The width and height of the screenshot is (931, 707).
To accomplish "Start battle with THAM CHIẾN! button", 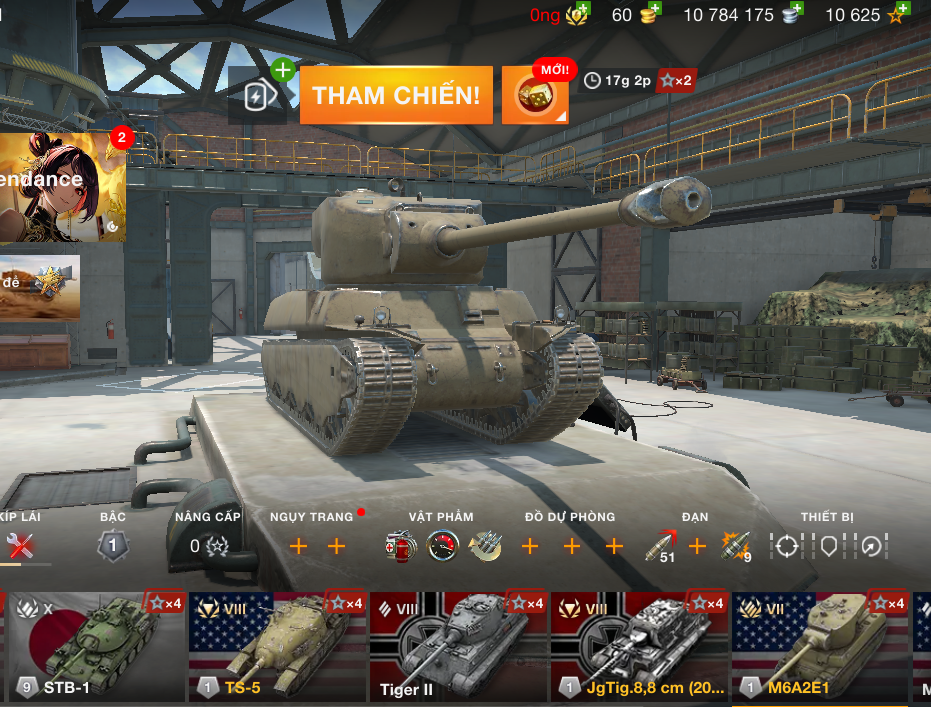I will point(396,95).
